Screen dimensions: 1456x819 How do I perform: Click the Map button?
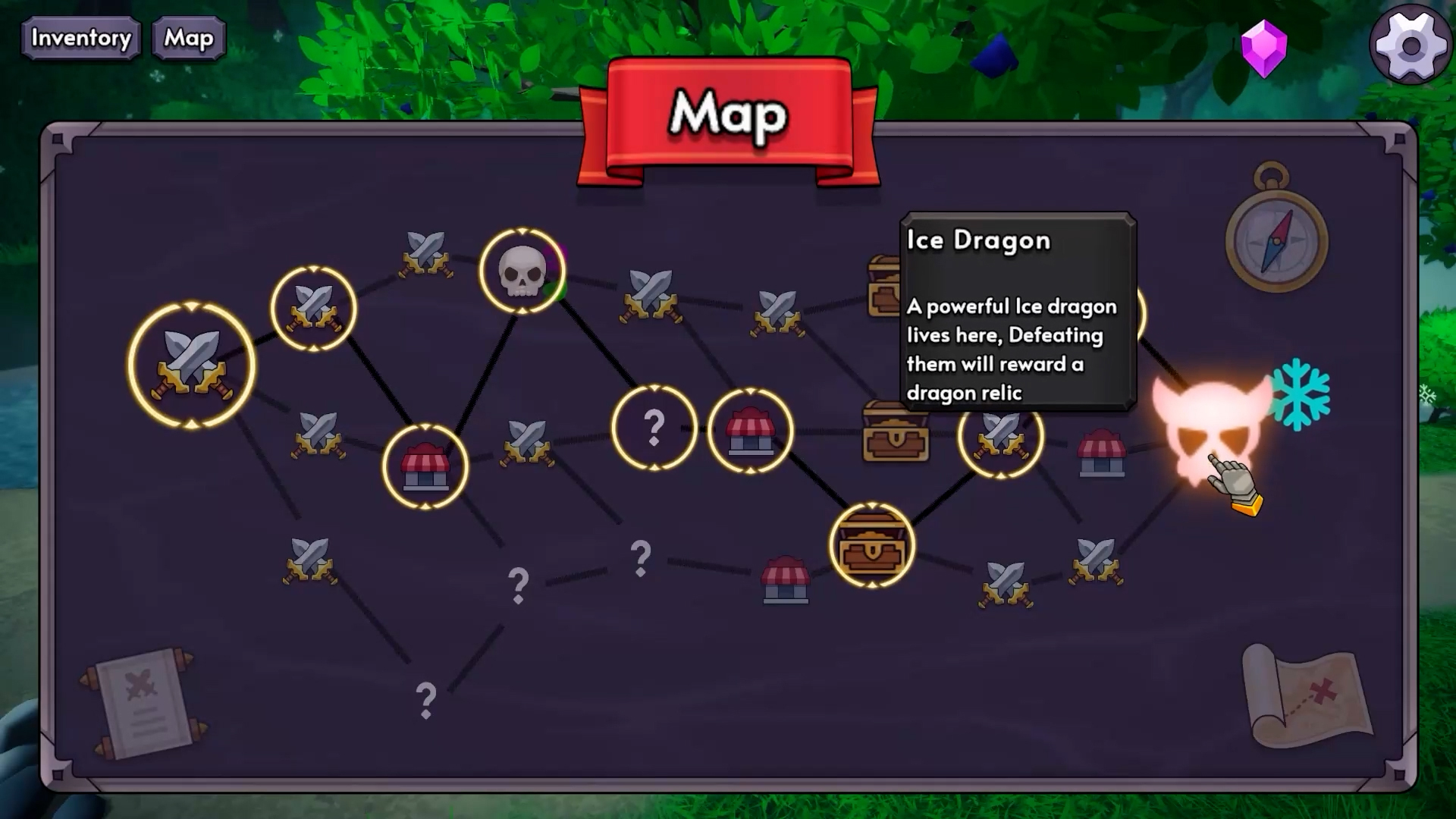(x=189, y=38)
